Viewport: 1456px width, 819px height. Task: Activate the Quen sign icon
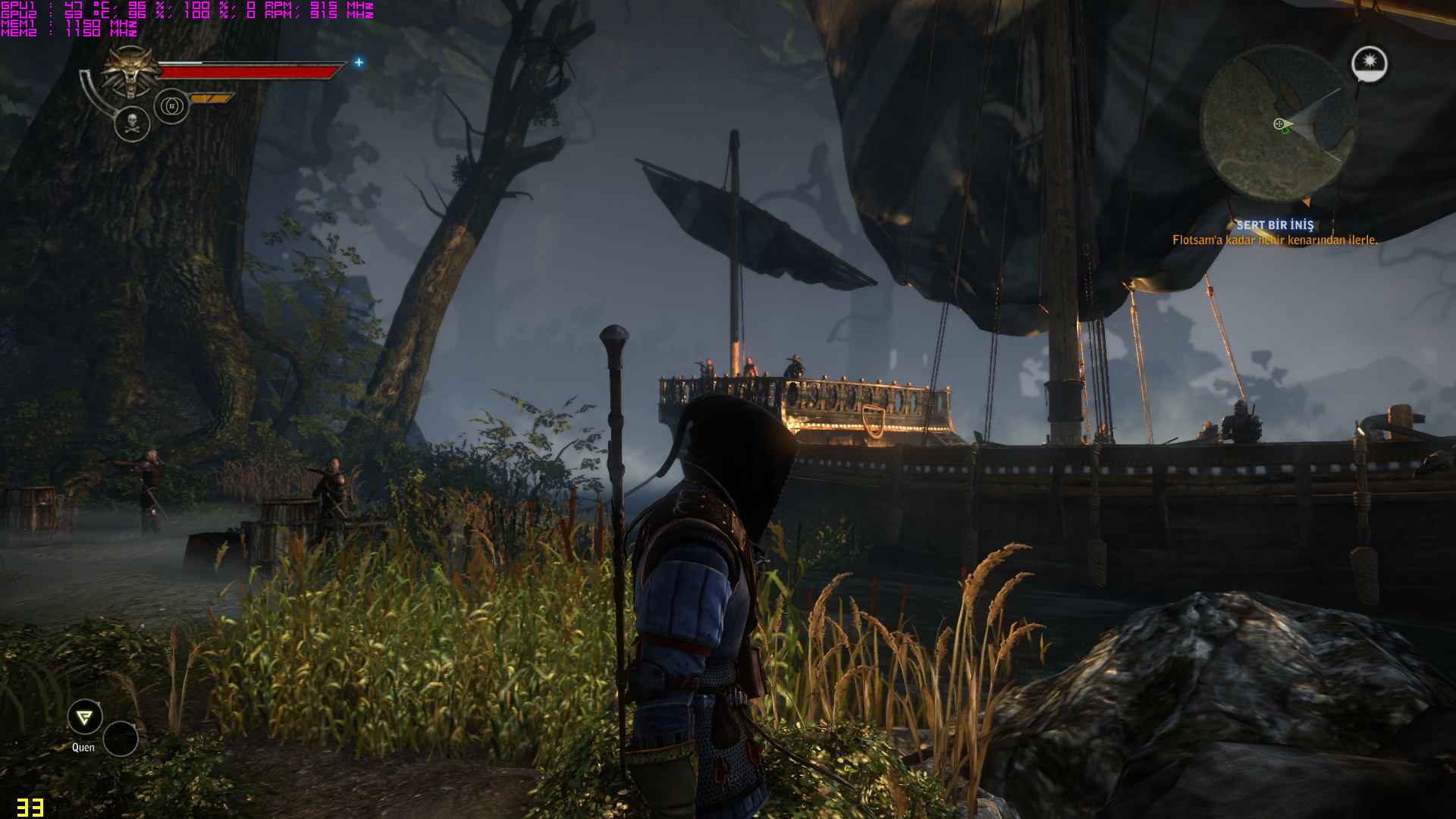(85, 717)
